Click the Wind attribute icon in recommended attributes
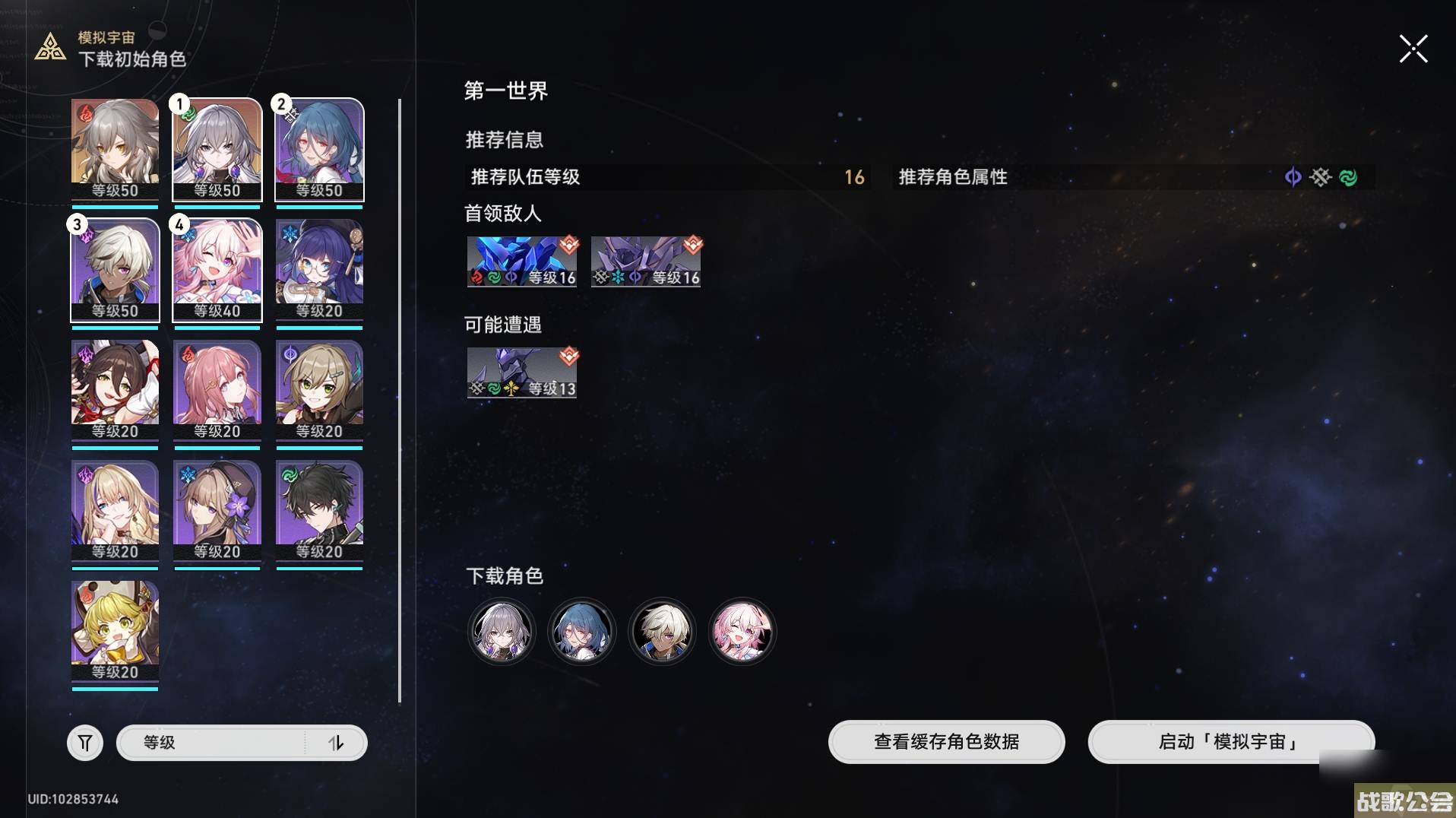This screenshot has width=1456, height=818. pyautogui.click(x=1349, y=177)
